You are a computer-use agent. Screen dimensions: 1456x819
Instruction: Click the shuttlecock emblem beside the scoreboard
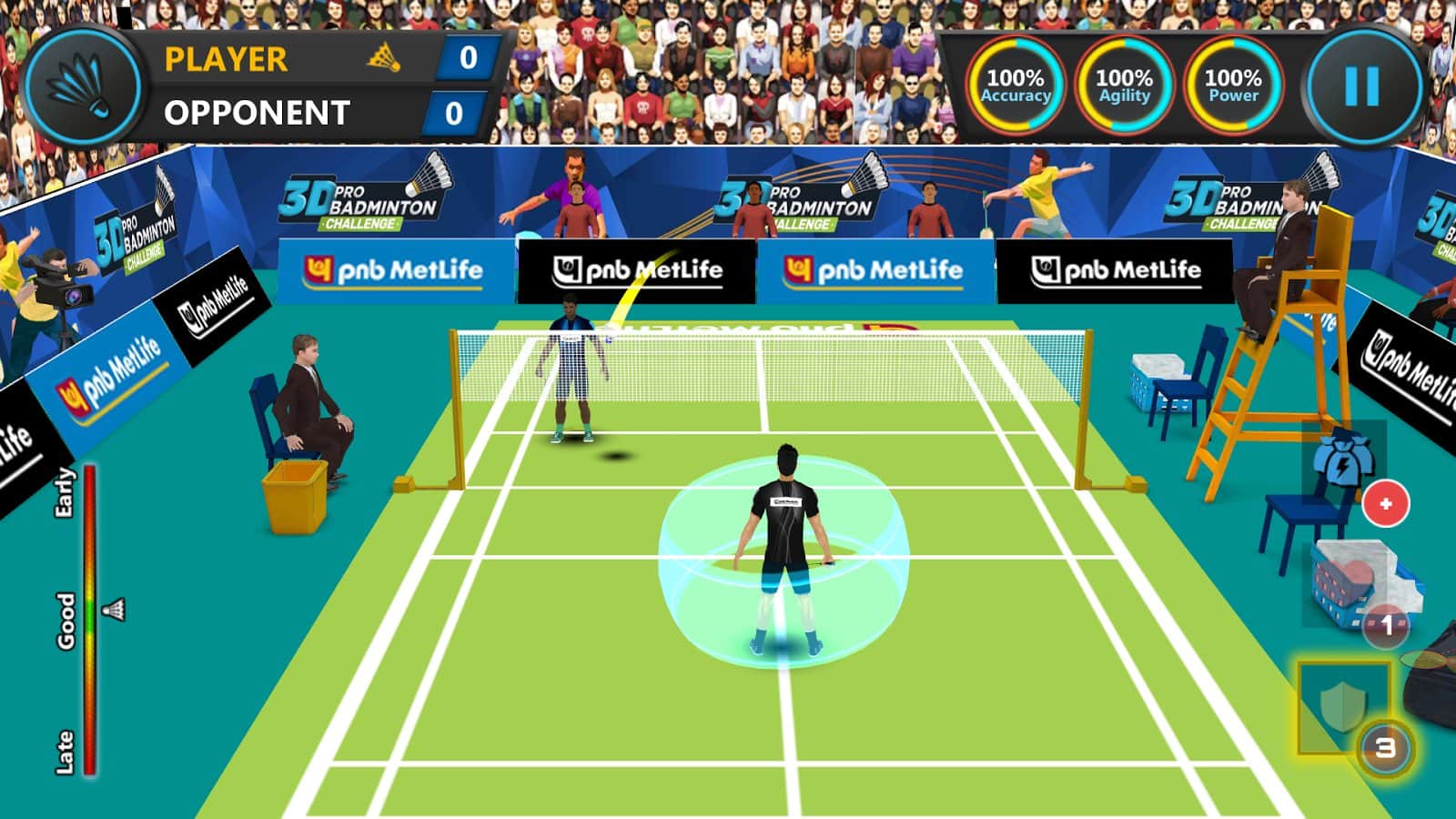[84, 87]
